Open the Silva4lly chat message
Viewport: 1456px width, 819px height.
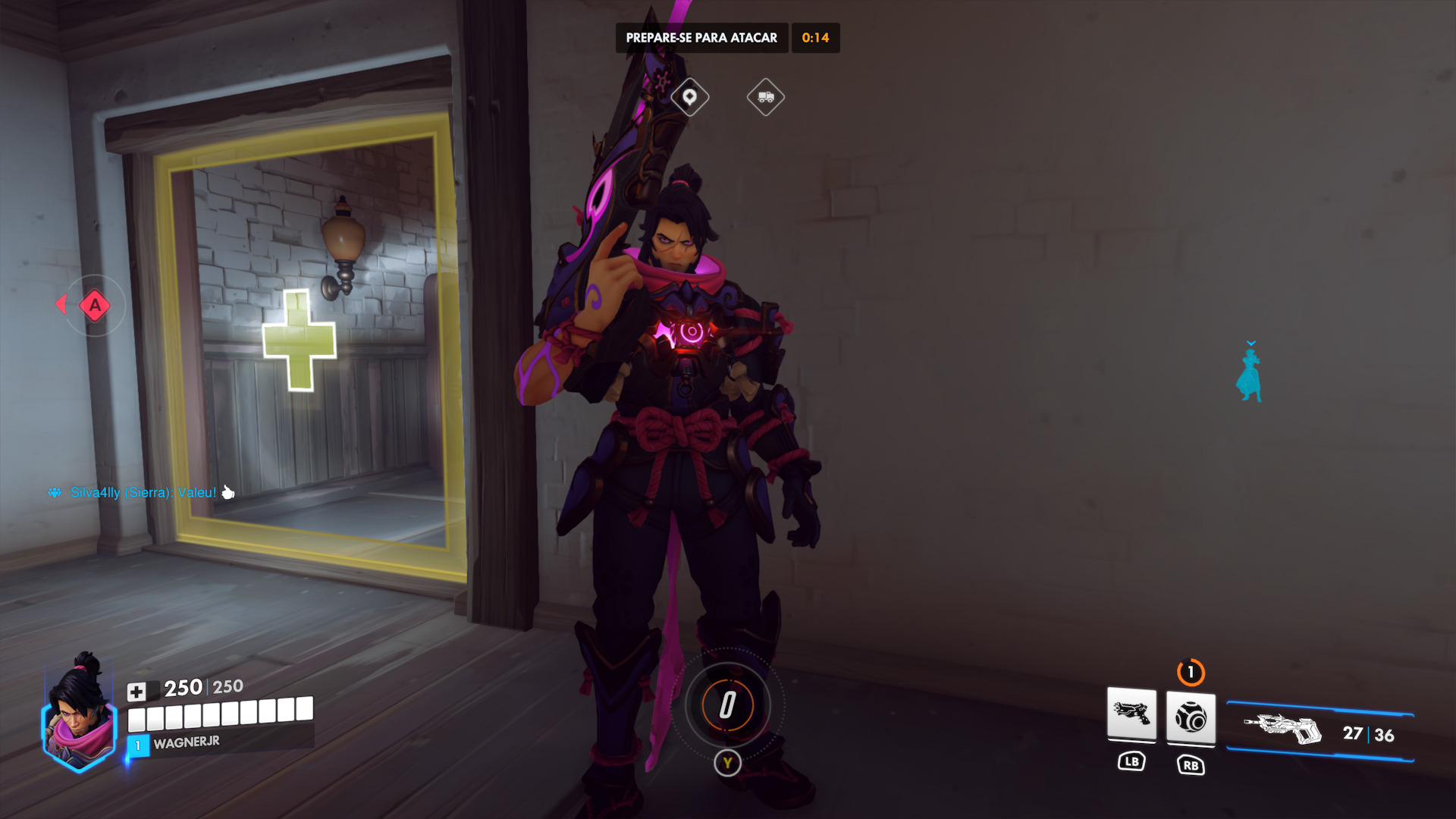pyautogui.click(x=143, y=493)
